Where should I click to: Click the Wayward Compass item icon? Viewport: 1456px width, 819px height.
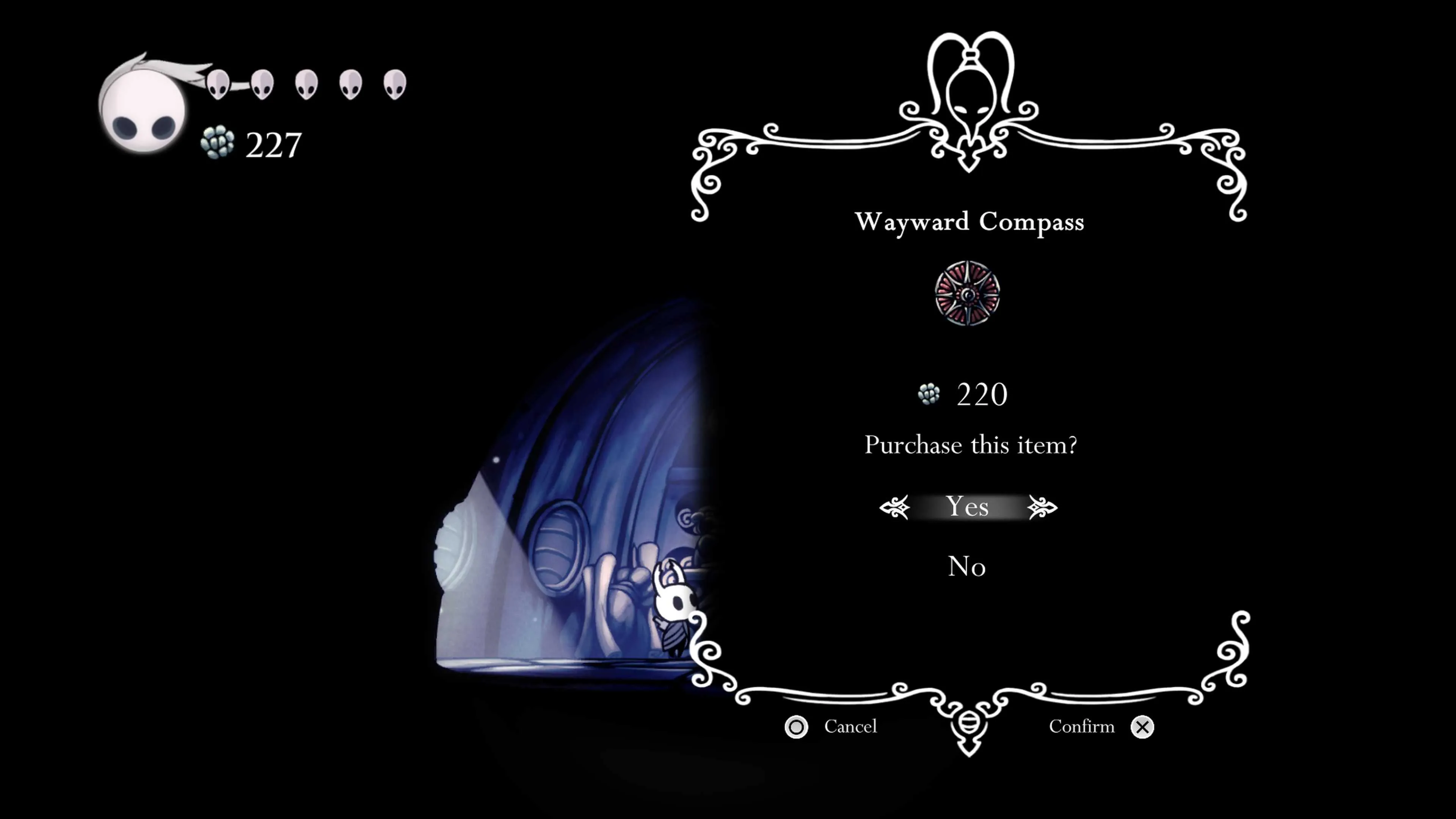pos(967,293)
